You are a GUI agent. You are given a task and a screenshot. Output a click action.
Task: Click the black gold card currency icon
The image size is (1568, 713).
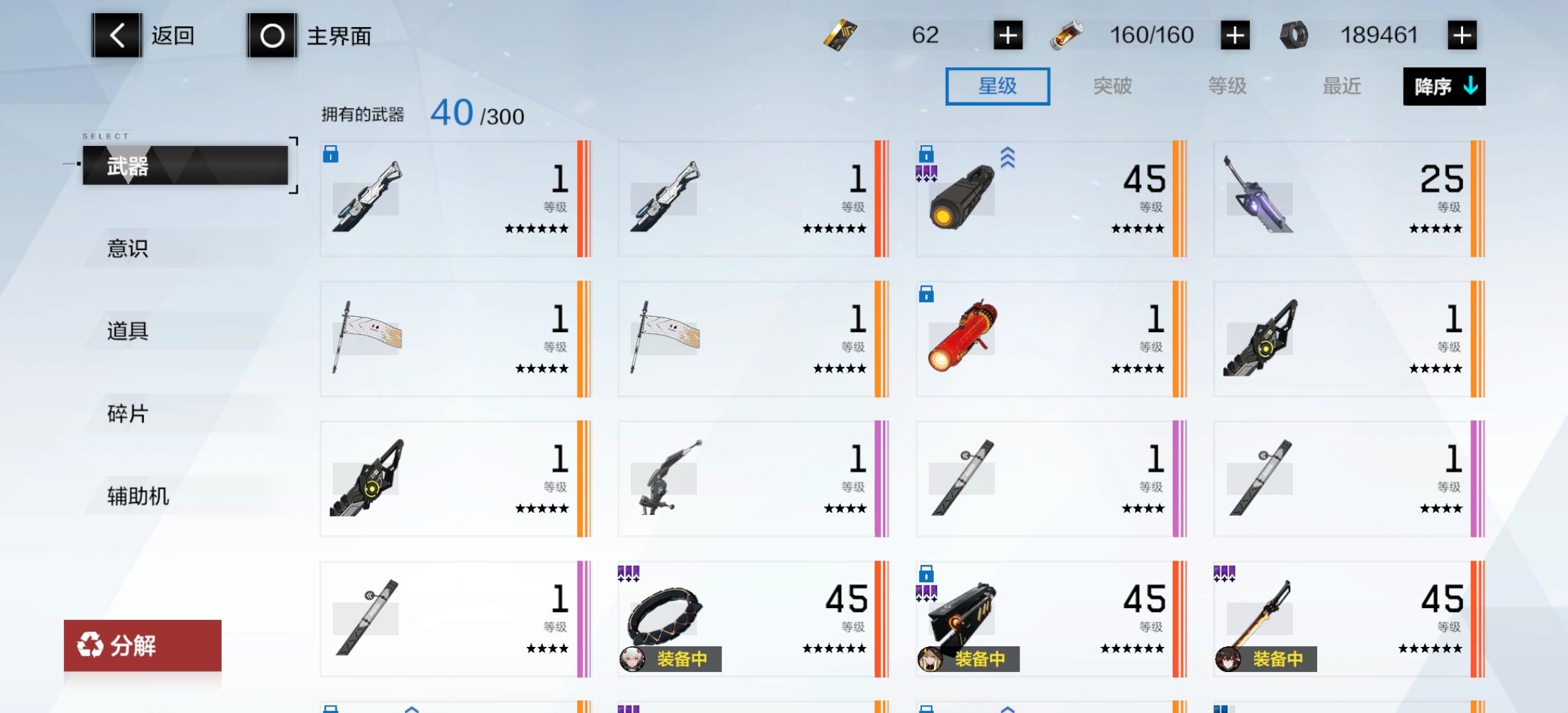point(839,34)
